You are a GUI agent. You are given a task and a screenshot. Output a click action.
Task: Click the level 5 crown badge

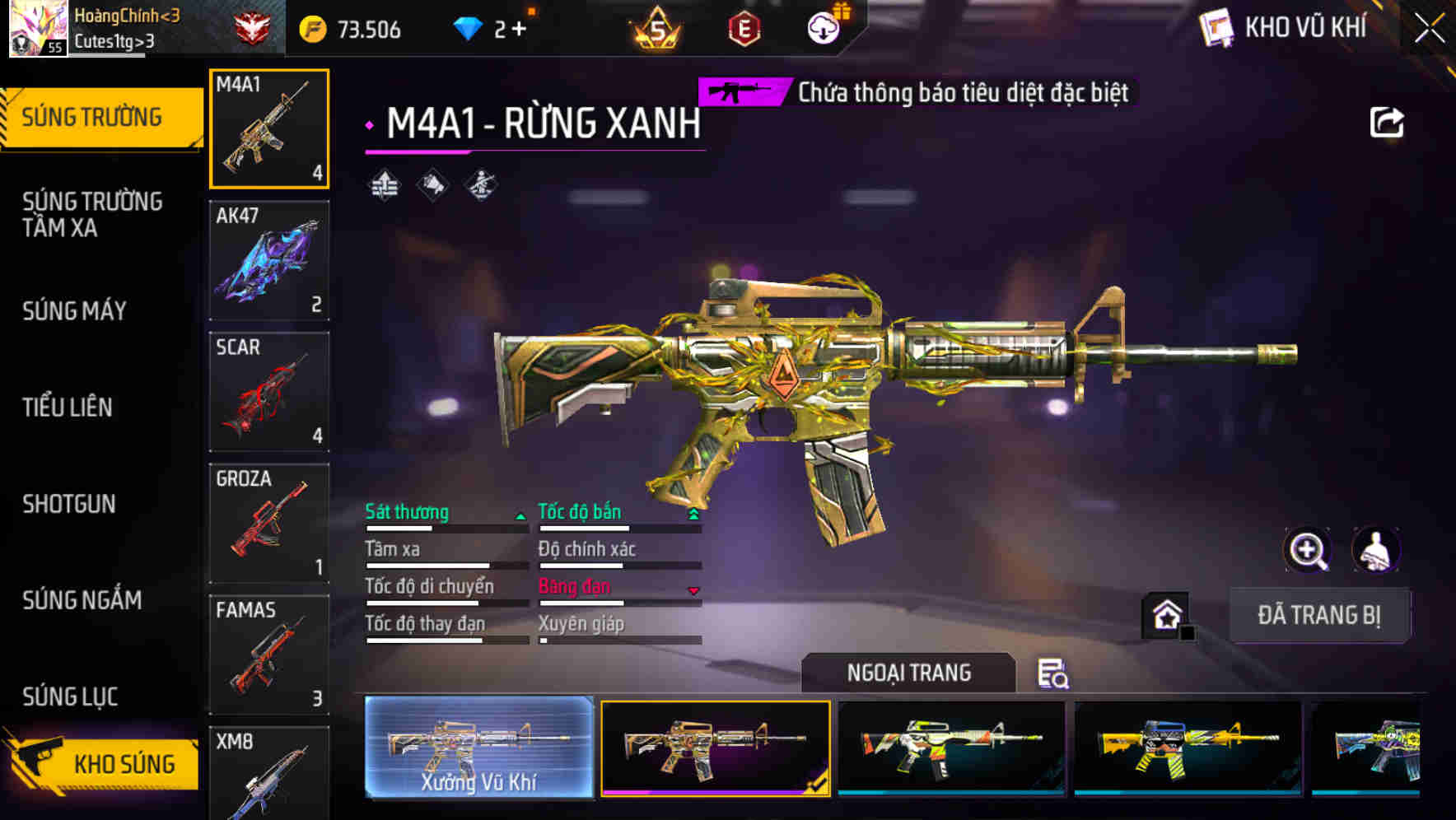click(655, 26)
